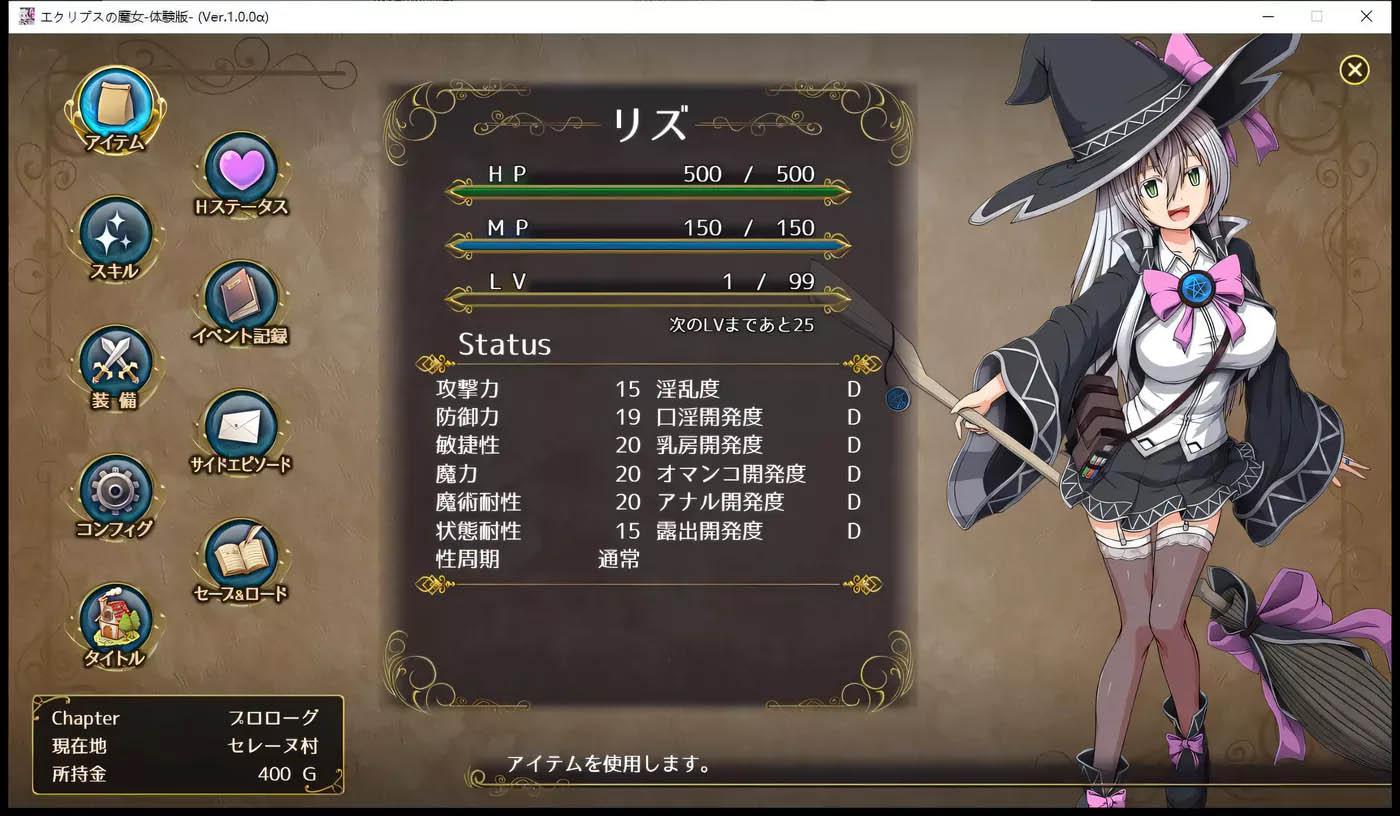Open the イベント記録 (Event Log) book

point(241,299)
